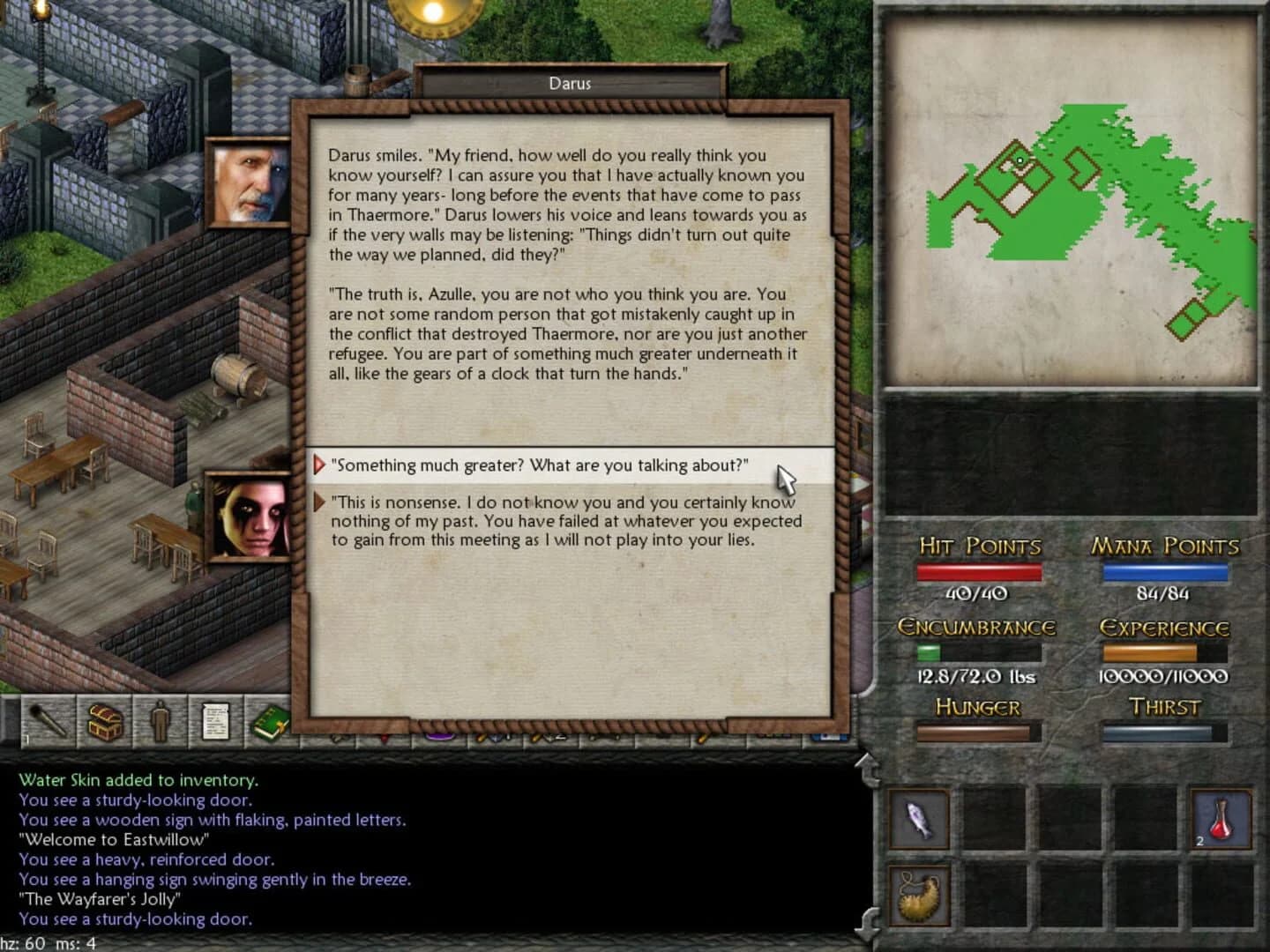
Task: Open the treasure chest inventory icon
Action: click(x=103, y=721)
